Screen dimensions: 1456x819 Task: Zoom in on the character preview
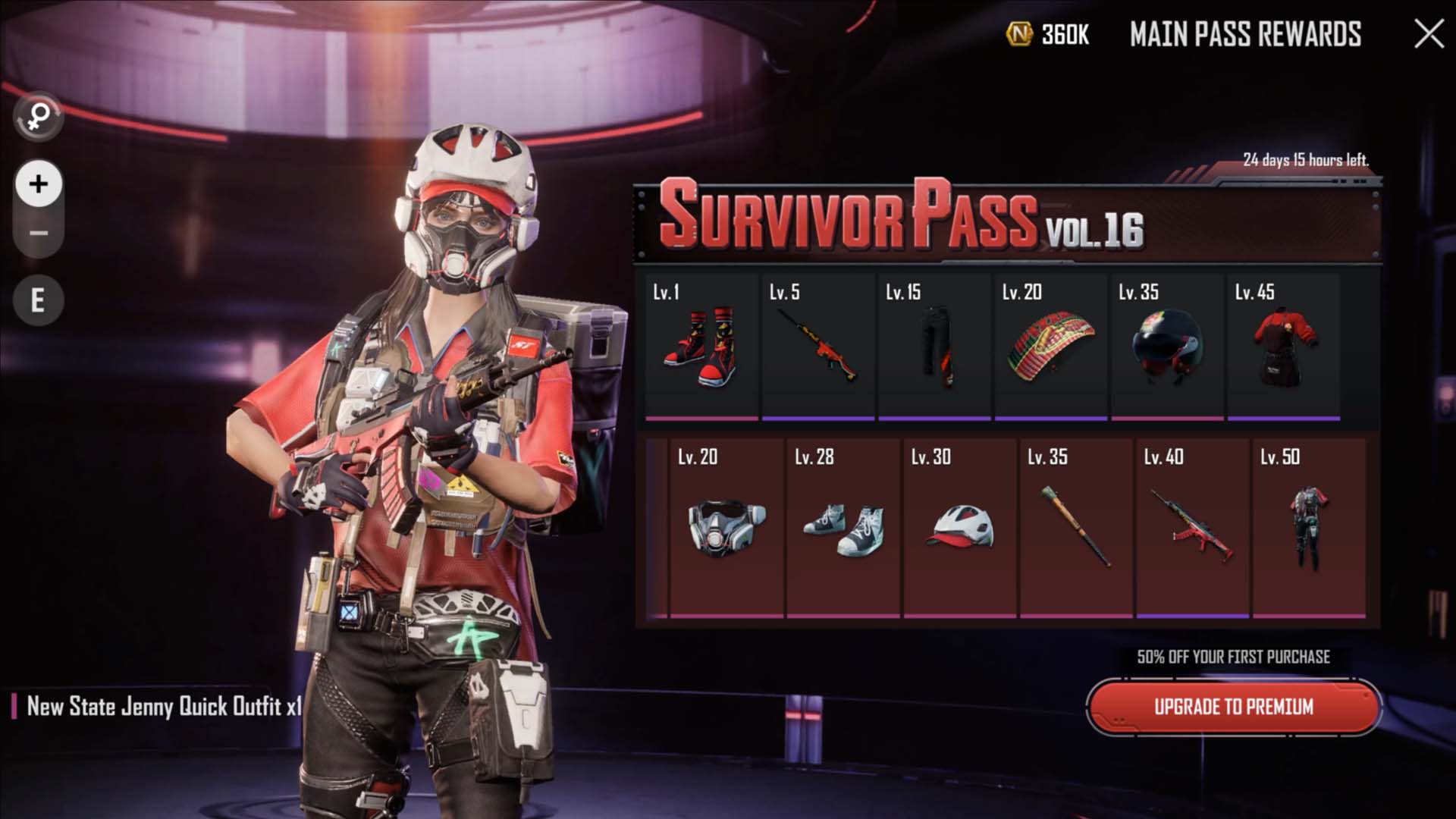39,184
